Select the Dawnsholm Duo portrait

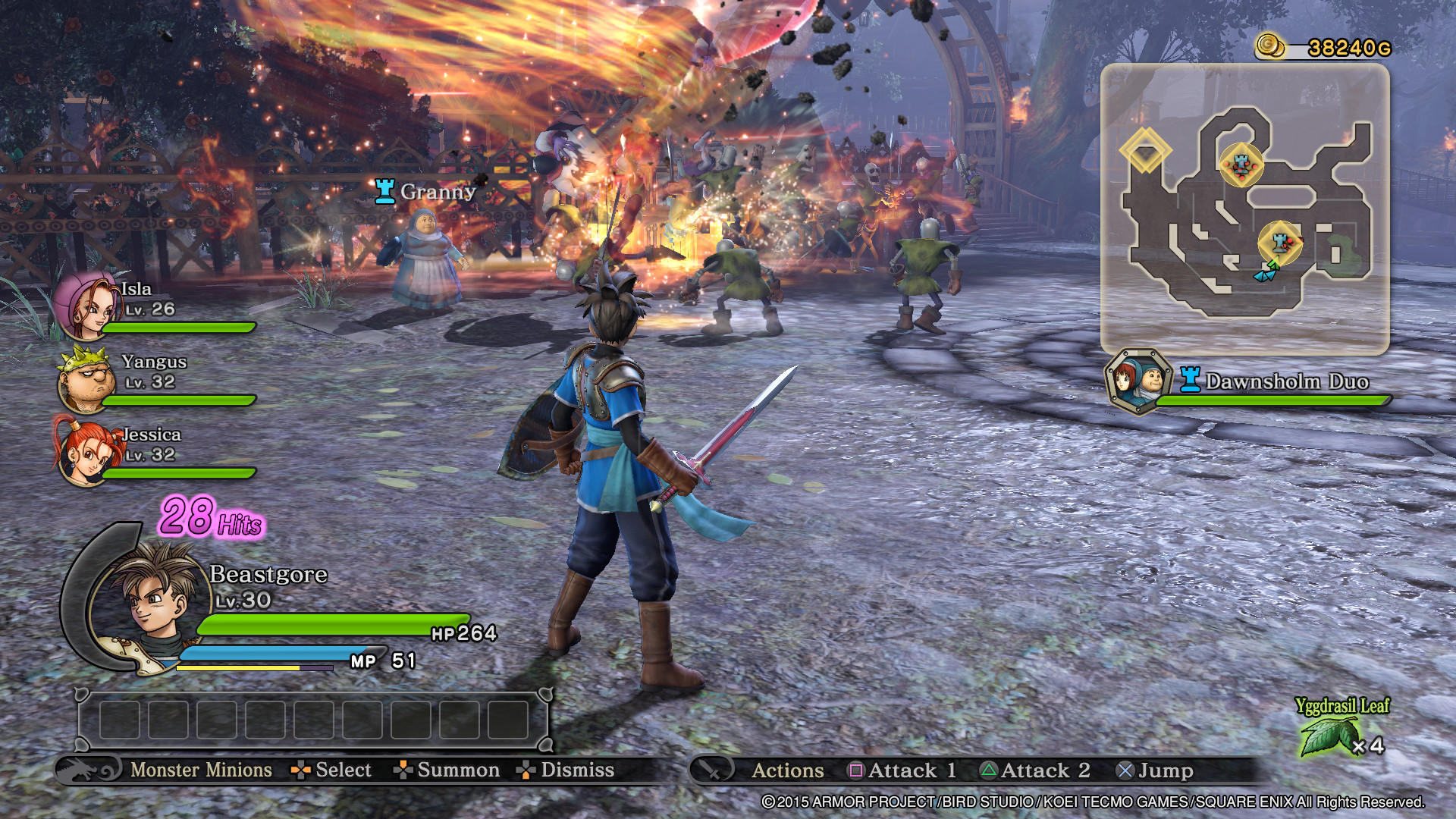coord(1137,381)
